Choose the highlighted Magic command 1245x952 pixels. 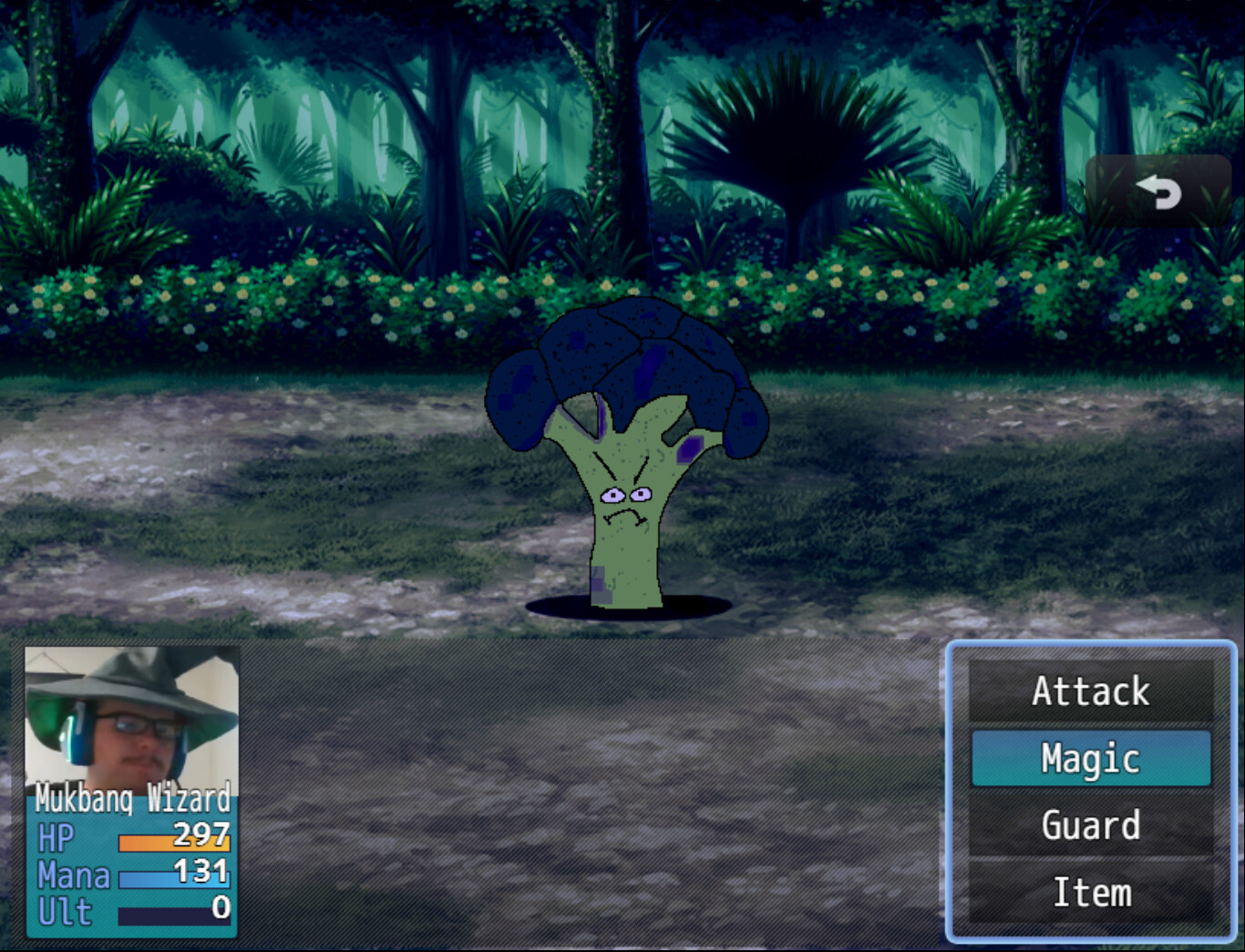pos(1089,759)
